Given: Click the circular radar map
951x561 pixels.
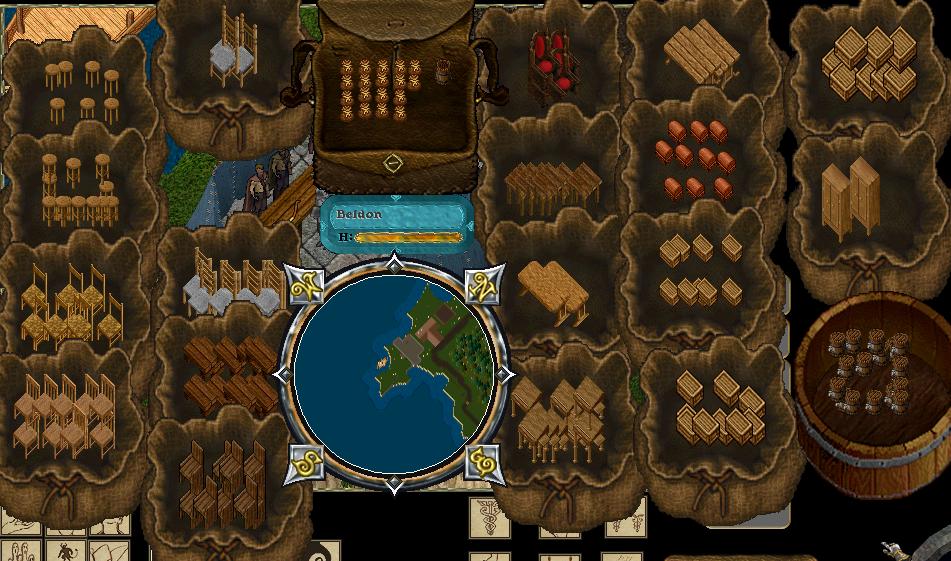Looking at the screenshot, I should [394, 373].
